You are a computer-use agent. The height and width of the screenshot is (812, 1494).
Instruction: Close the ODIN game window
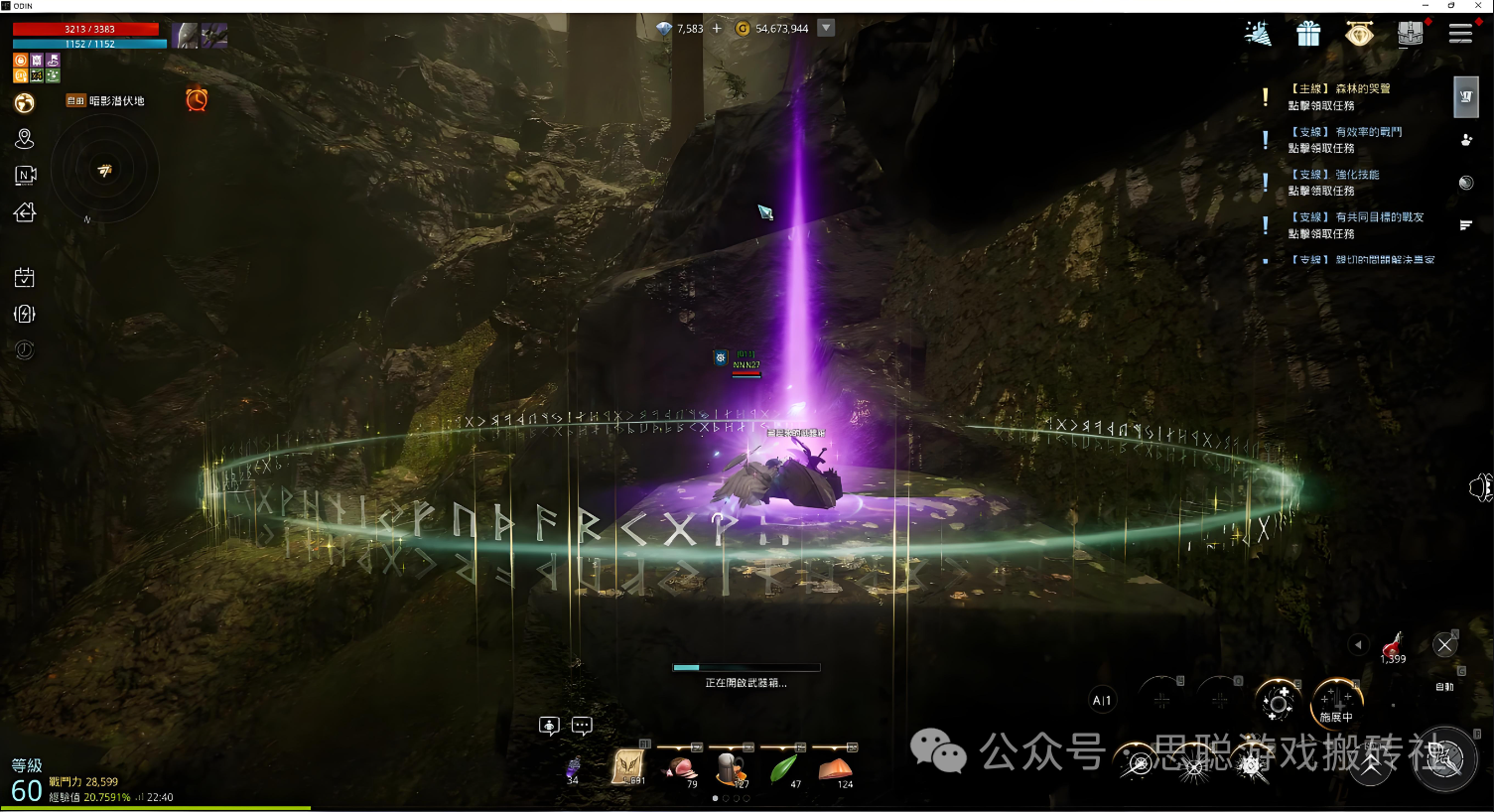click(x=1479, y=6)
